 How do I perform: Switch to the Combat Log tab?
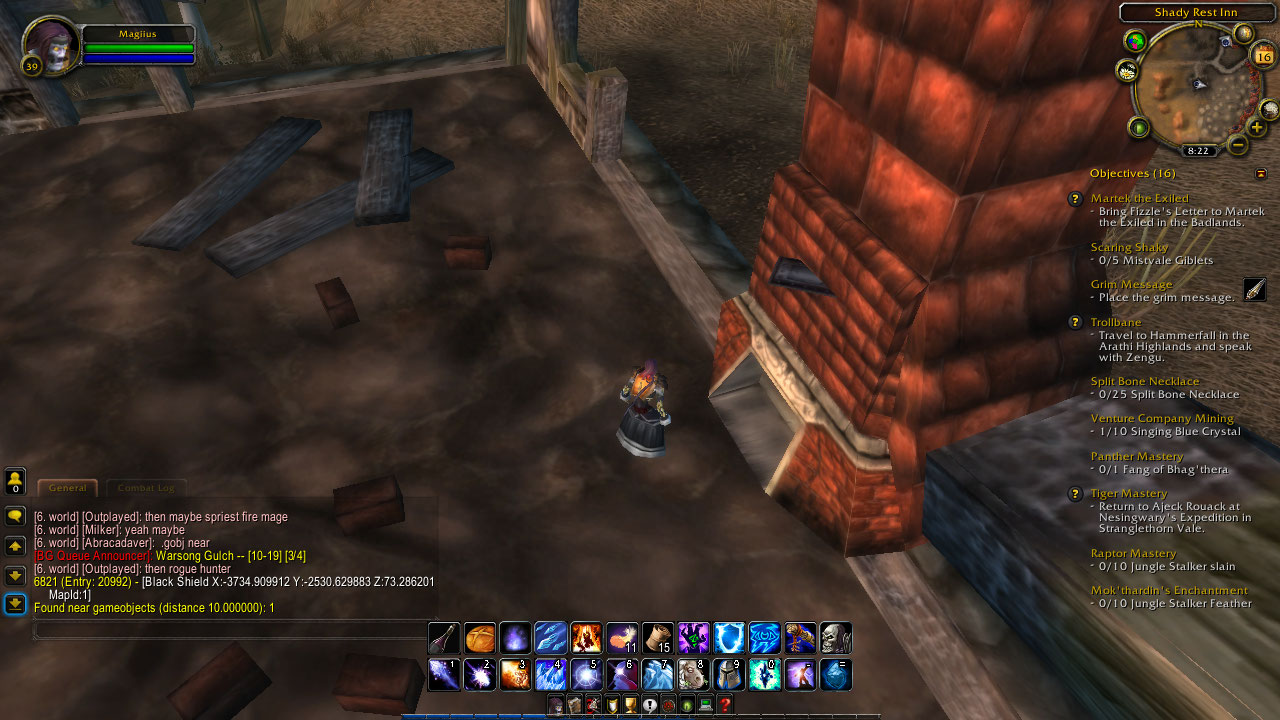[x=146, y=488]
